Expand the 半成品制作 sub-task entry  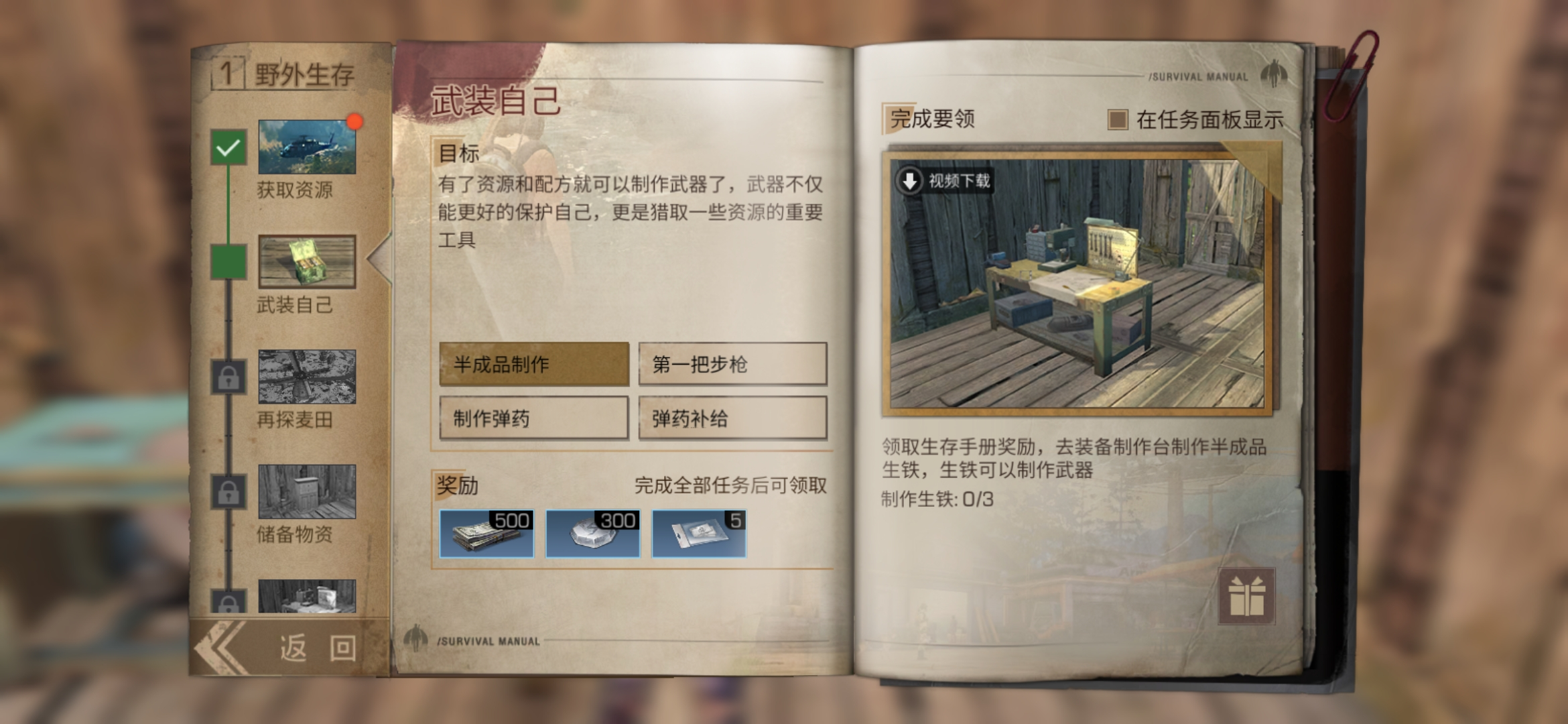[x=533, y=363]
